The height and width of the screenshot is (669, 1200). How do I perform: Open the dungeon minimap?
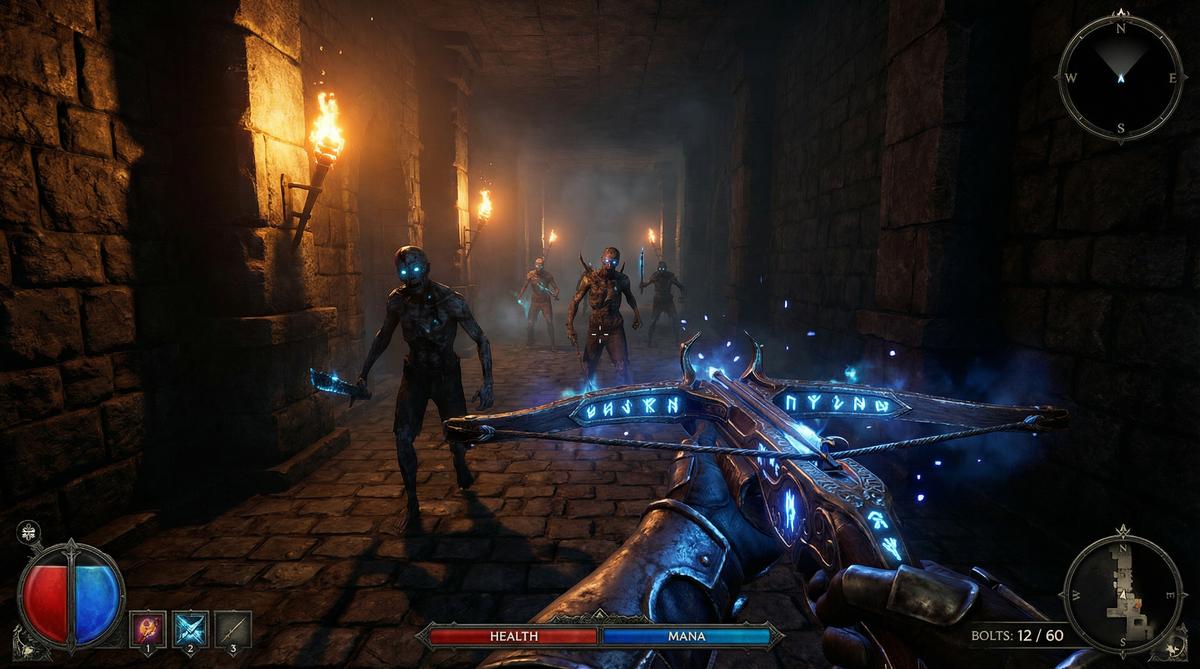(x=1125, y=594)
